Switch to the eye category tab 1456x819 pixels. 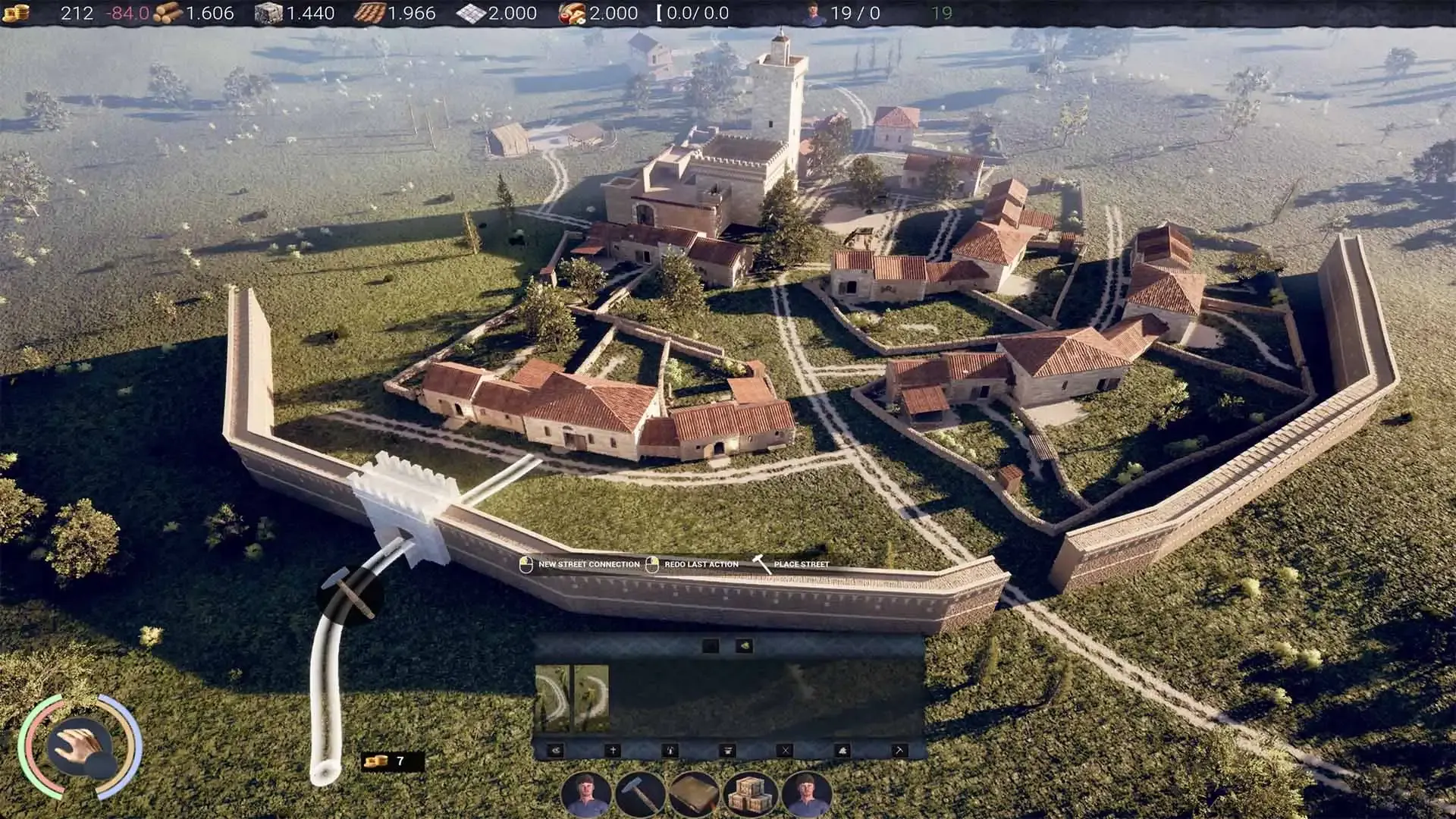[x=556, y=751]
